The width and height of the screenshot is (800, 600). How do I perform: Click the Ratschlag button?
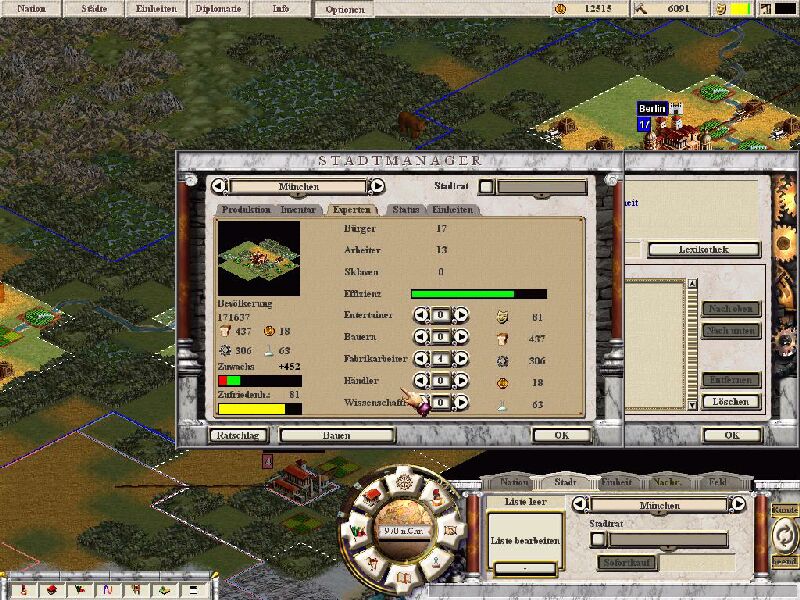point(236,435)
